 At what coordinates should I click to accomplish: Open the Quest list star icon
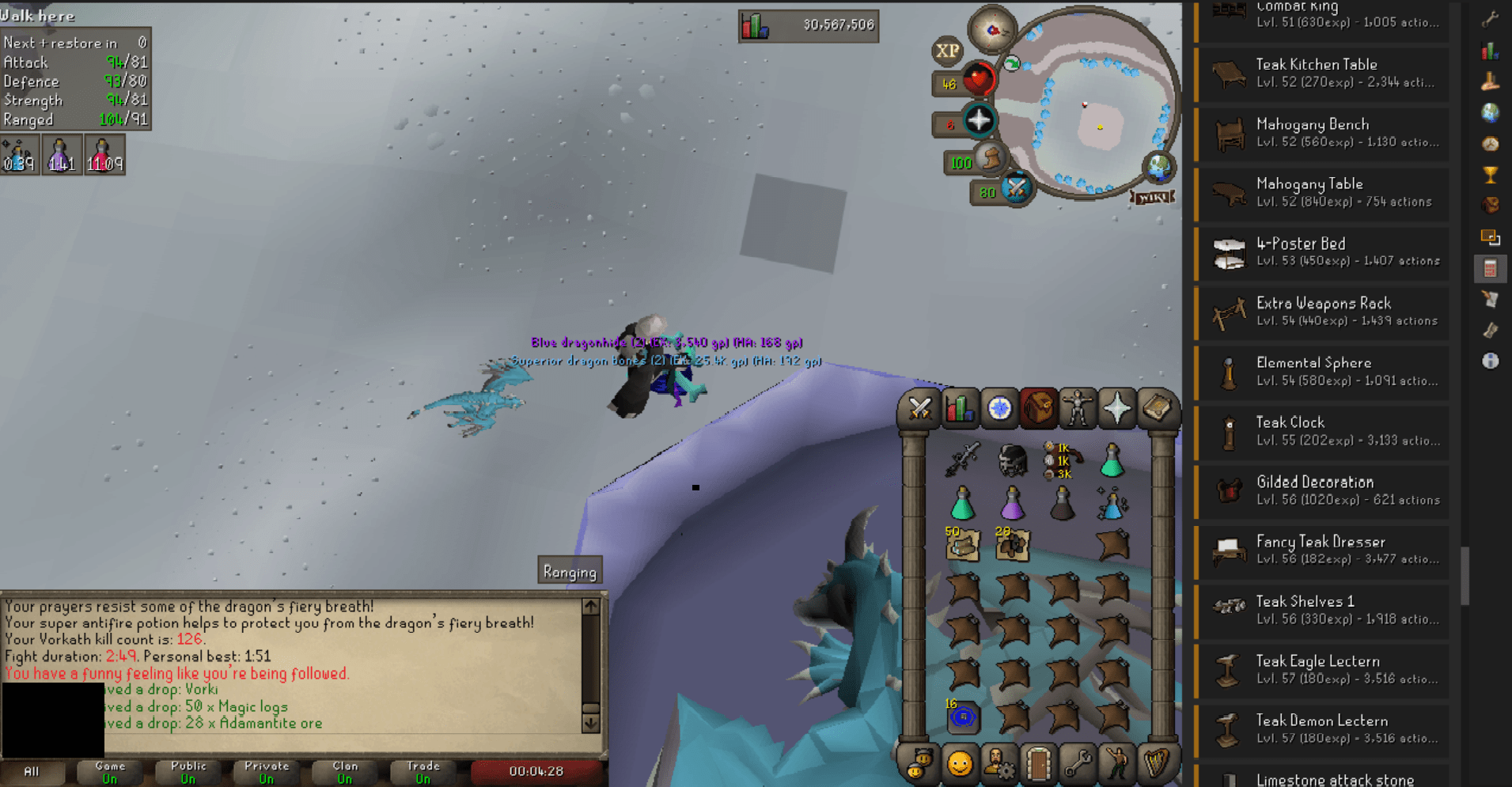pyautogui.click(x=999, y=409)
